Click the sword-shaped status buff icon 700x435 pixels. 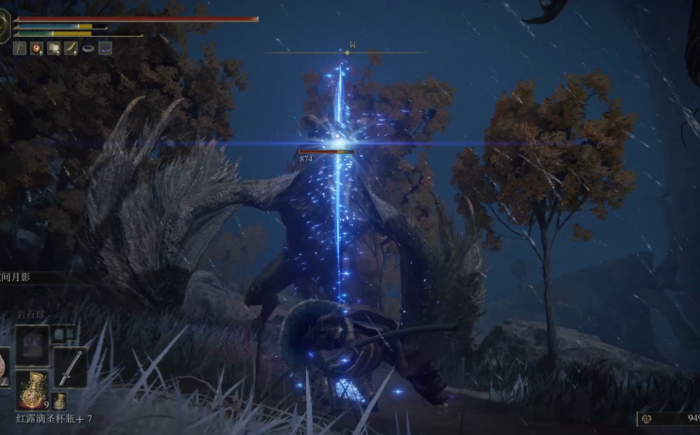tap(20, 47)
